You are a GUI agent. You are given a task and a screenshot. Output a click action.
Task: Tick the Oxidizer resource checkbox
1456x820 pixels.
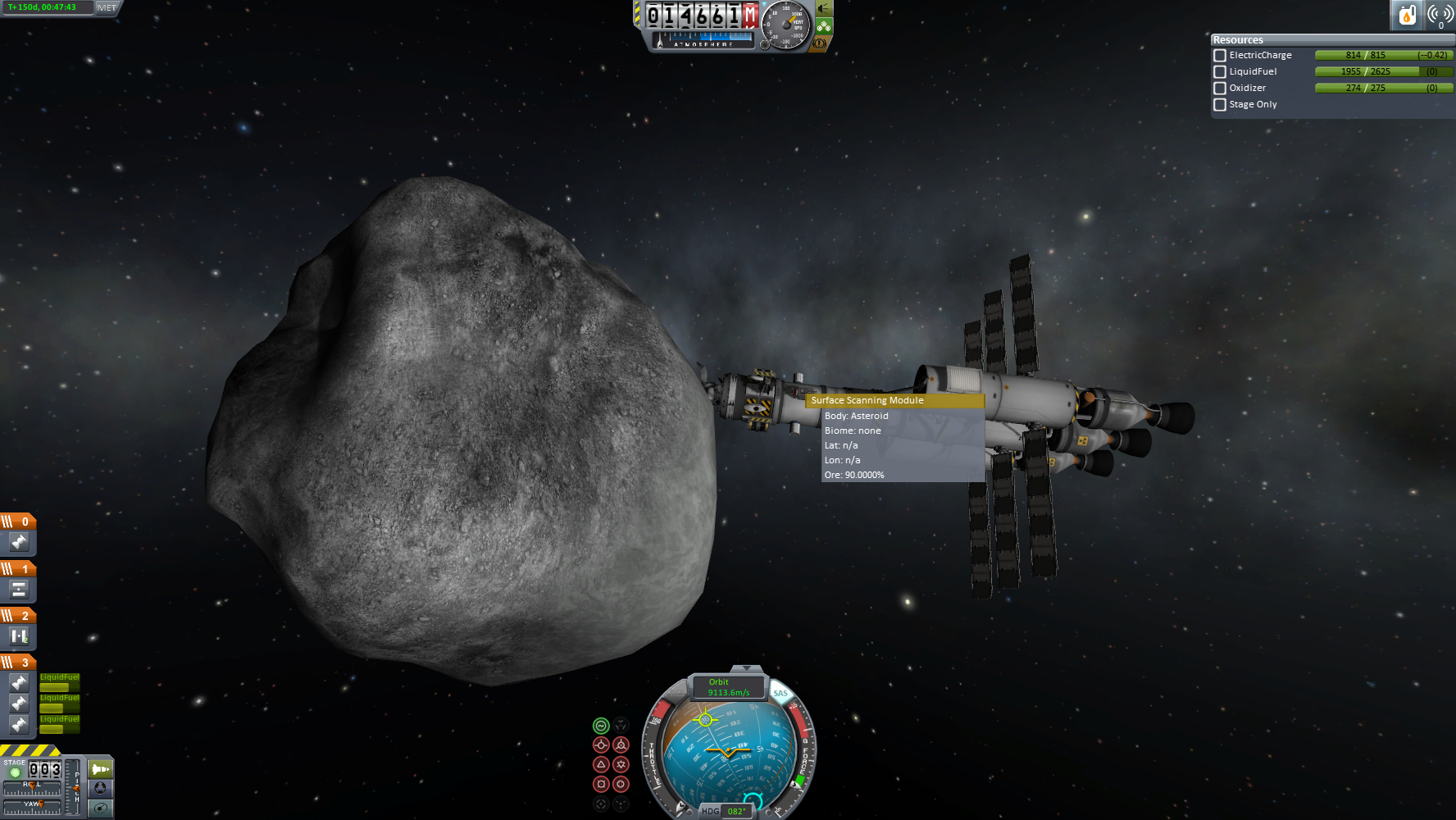tap(1220, 89)
